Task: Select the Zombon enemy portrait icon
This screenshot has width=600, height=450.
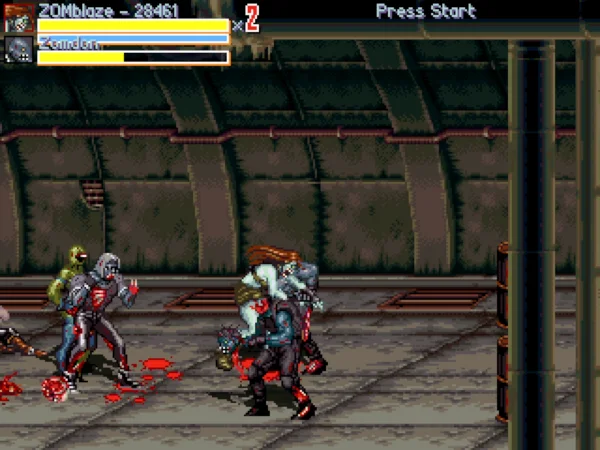Action: click(x=19, y=50)
